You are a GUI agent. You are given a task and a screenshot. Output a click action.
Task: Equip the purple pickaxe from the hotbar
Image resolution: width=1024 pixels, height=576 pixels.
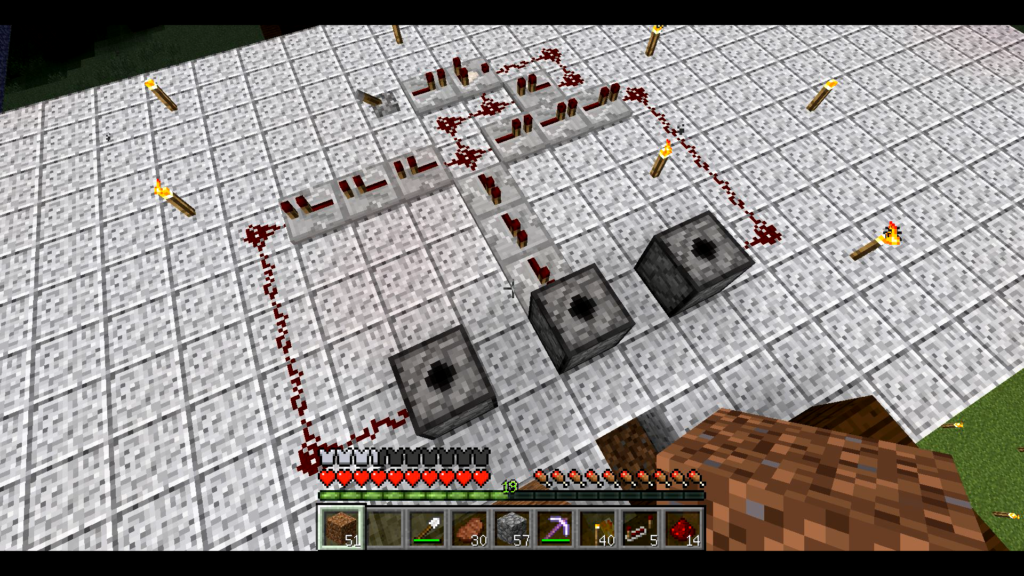pos(554,527)
